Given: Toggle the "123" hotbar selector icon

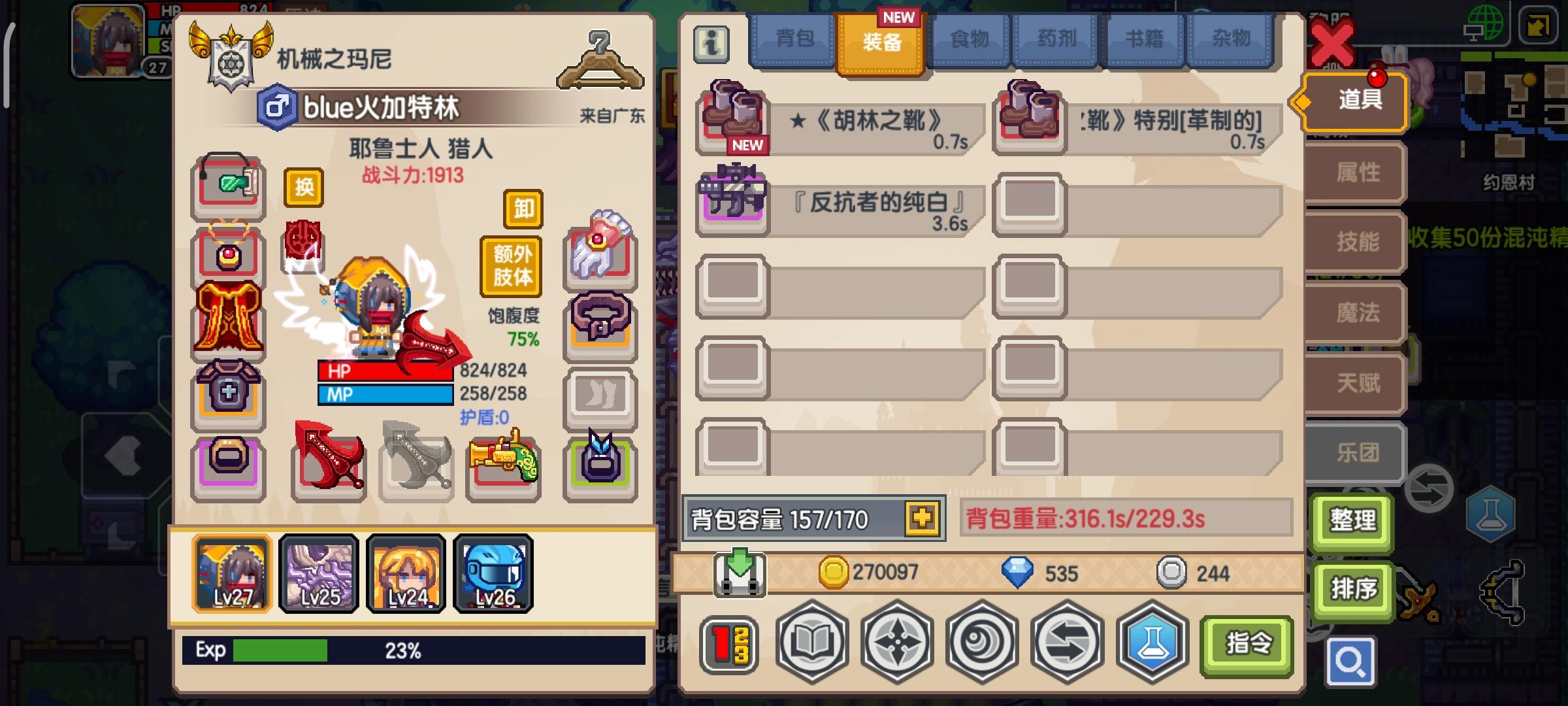Looking at the screenshot, I should click(730, 643).
